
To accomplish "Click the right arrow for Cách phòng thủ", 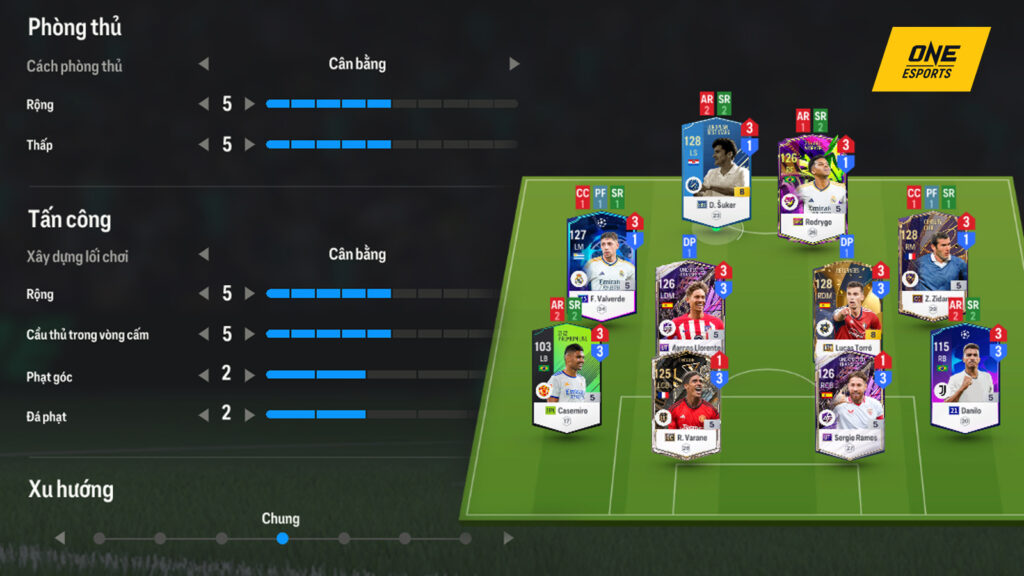I will click(x=514, y=64).
